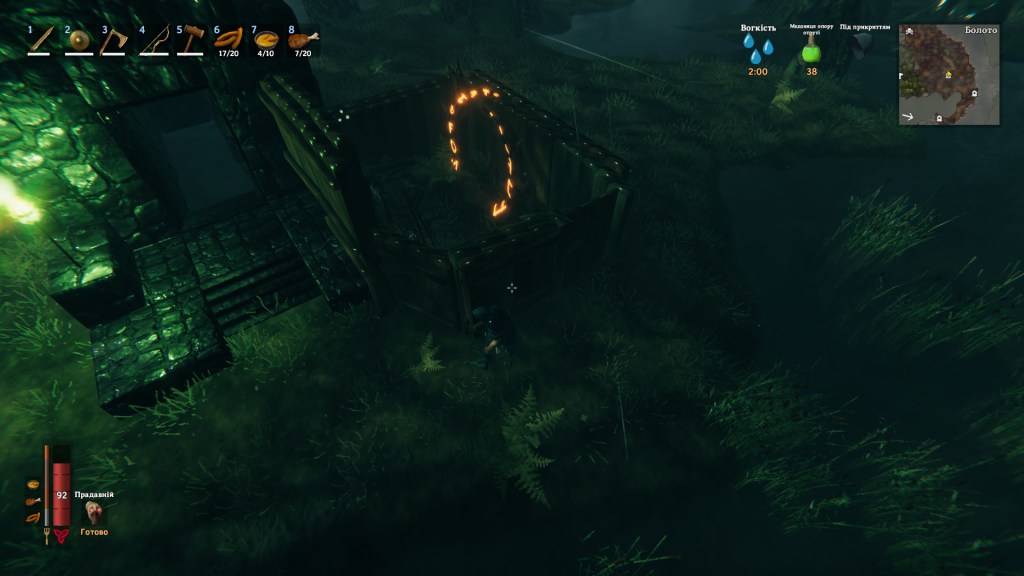This screenshot has width=1024, height=576.
Task: Open the swamp minimap
Action: pos(949,75)
